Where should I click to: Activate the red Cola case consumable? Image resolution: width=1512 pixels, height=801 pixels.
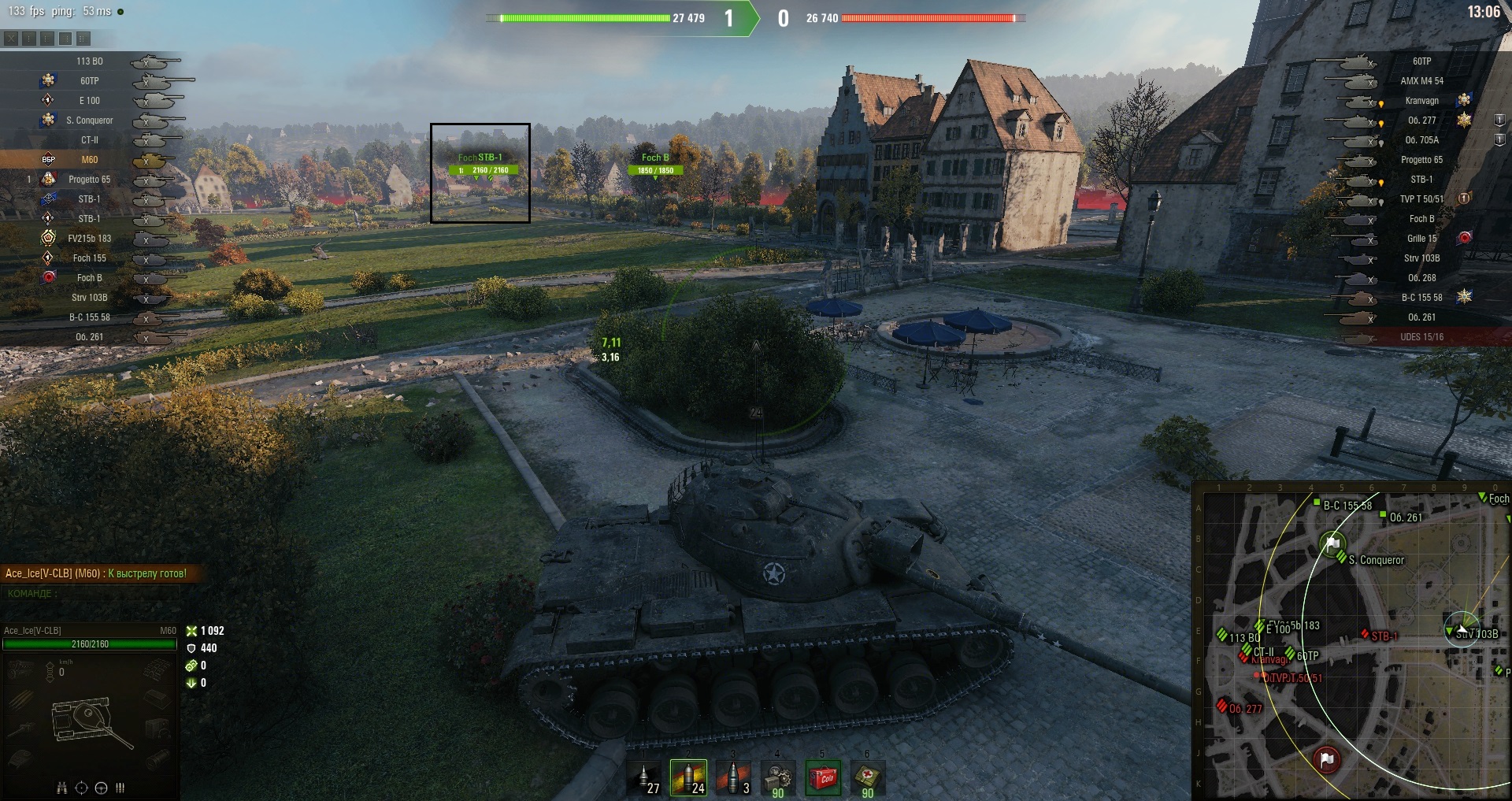click(822, 778)
